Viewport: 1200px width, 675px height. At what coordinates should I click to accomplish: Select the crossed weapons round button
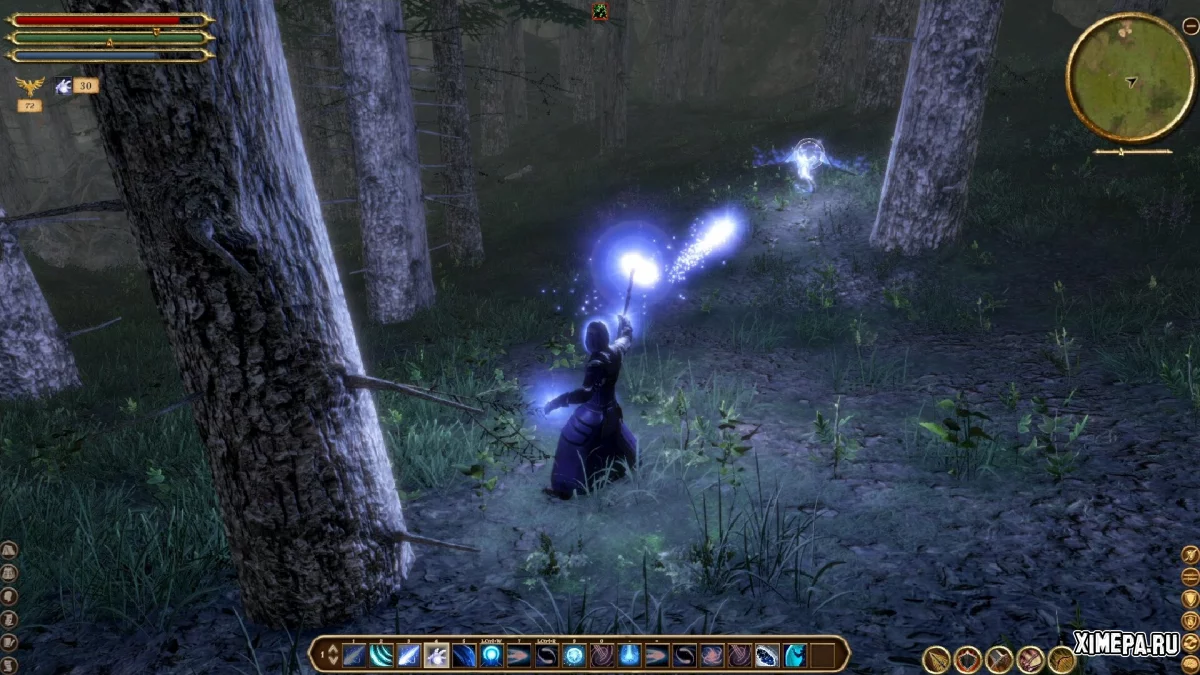[x=999, y=659]
